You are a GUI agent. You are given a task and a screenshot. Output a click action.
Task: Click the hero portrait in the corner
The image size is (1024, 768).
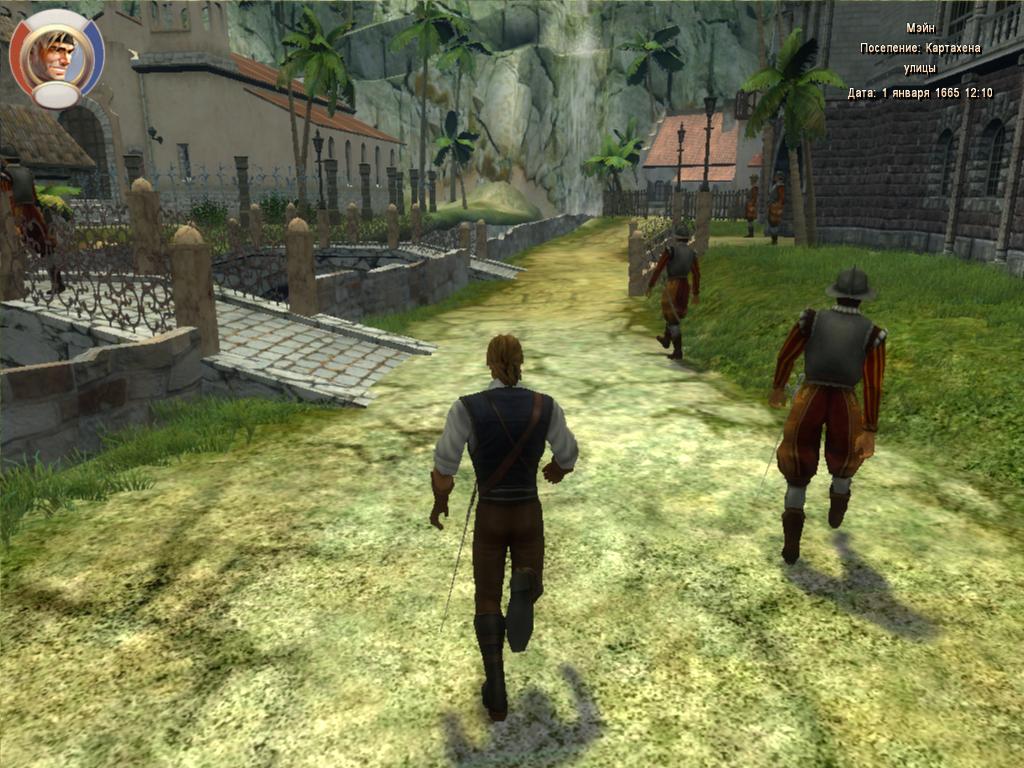click(x=56, y=55)
